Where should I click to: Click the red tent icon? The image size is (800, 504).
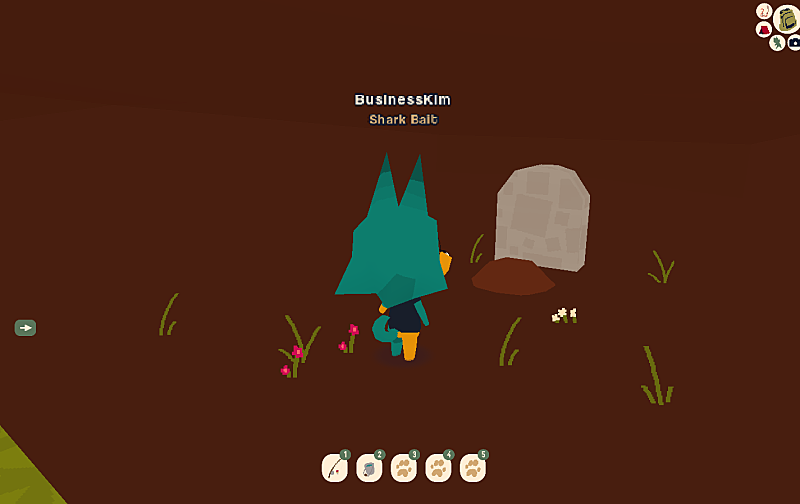click(x=763, y=30)
